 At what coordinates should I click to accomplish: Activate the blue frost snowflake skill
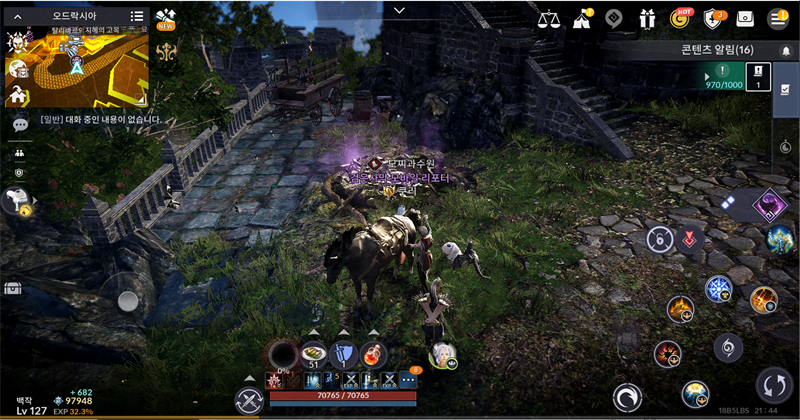point(718,289)
